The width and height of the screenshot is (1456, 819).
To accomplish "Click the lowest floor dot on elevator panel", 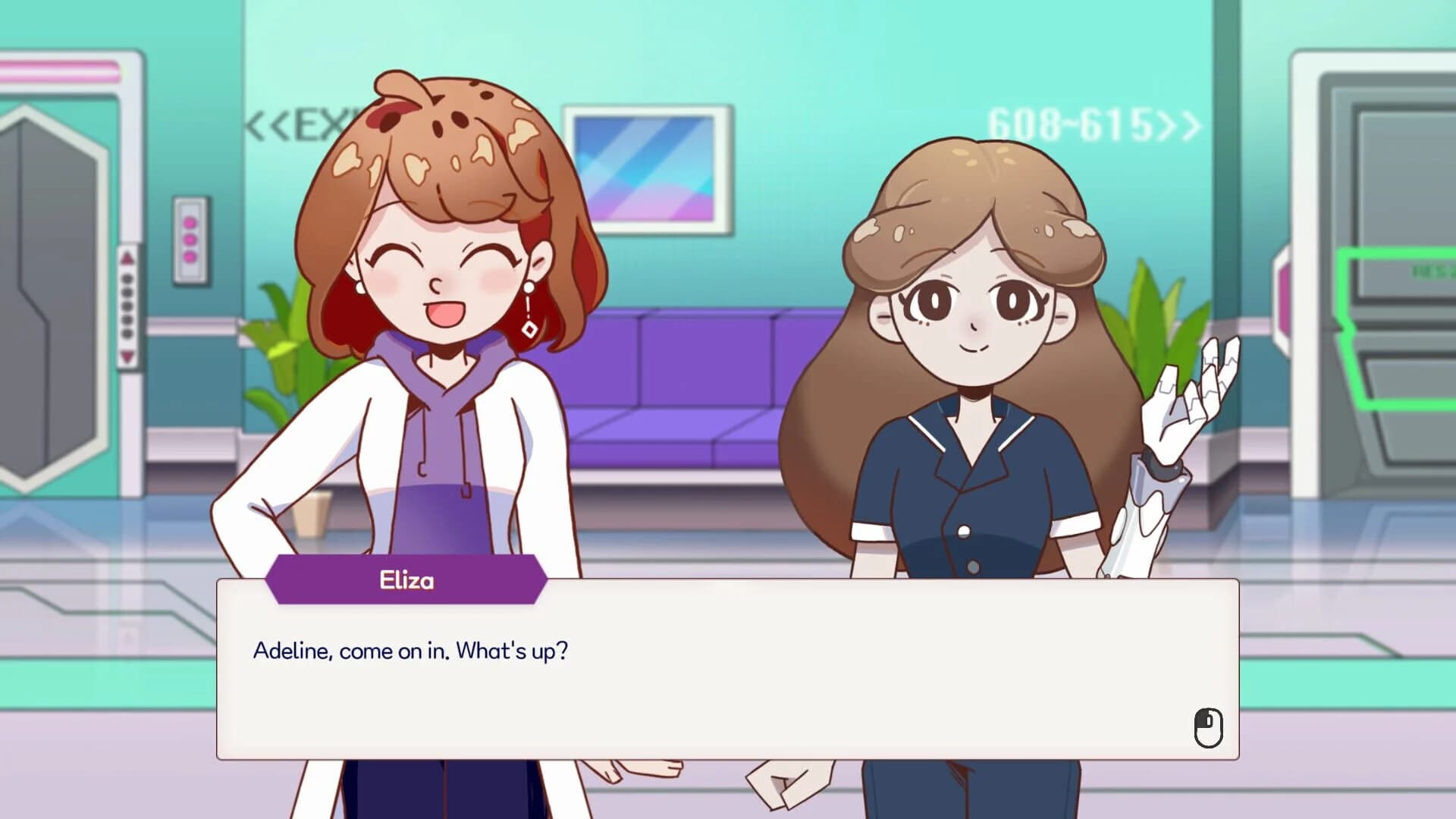I will 127,331.
